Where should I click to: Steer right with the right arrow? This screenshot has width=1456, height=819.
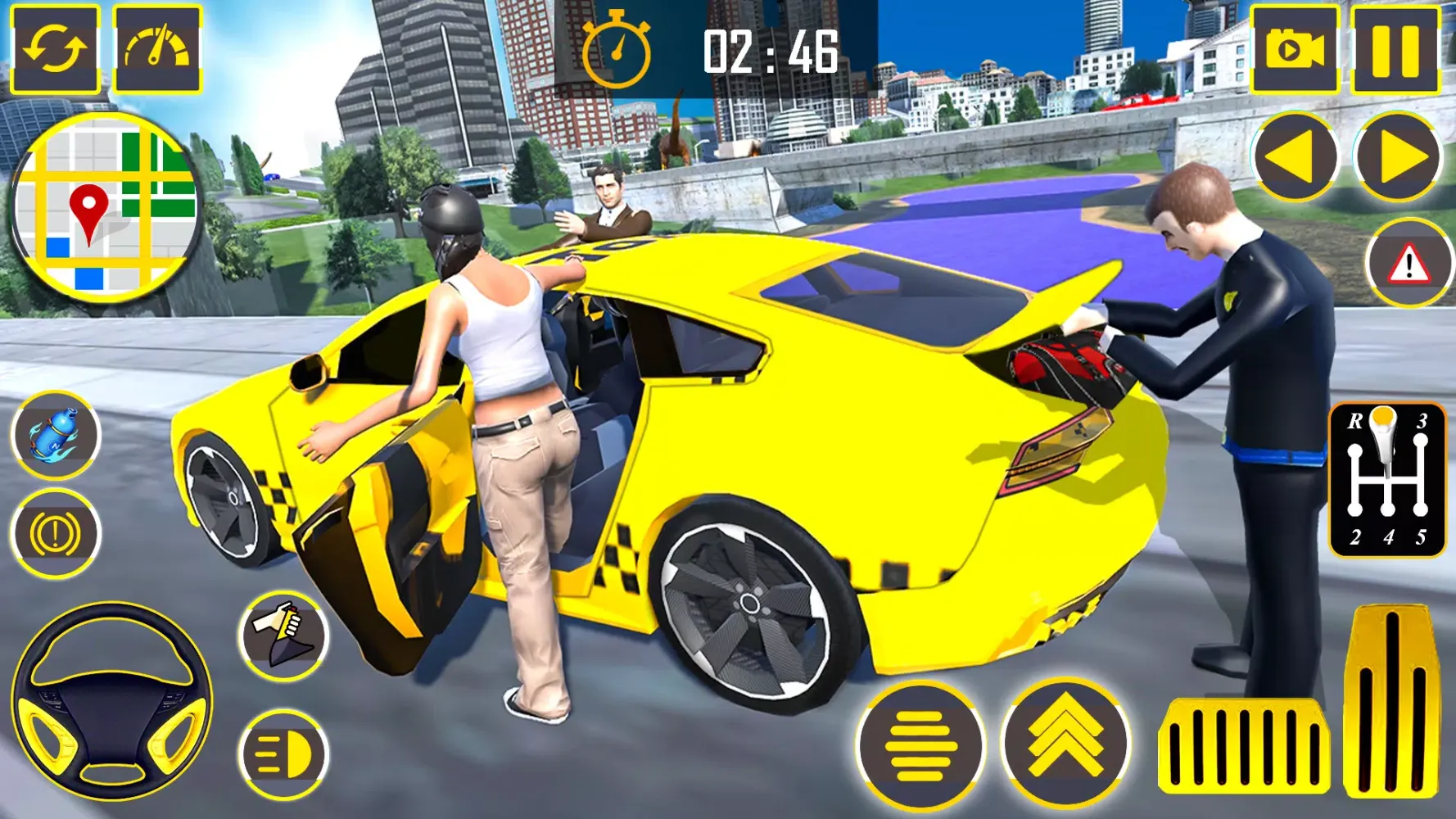click(x=1397, y=157)
